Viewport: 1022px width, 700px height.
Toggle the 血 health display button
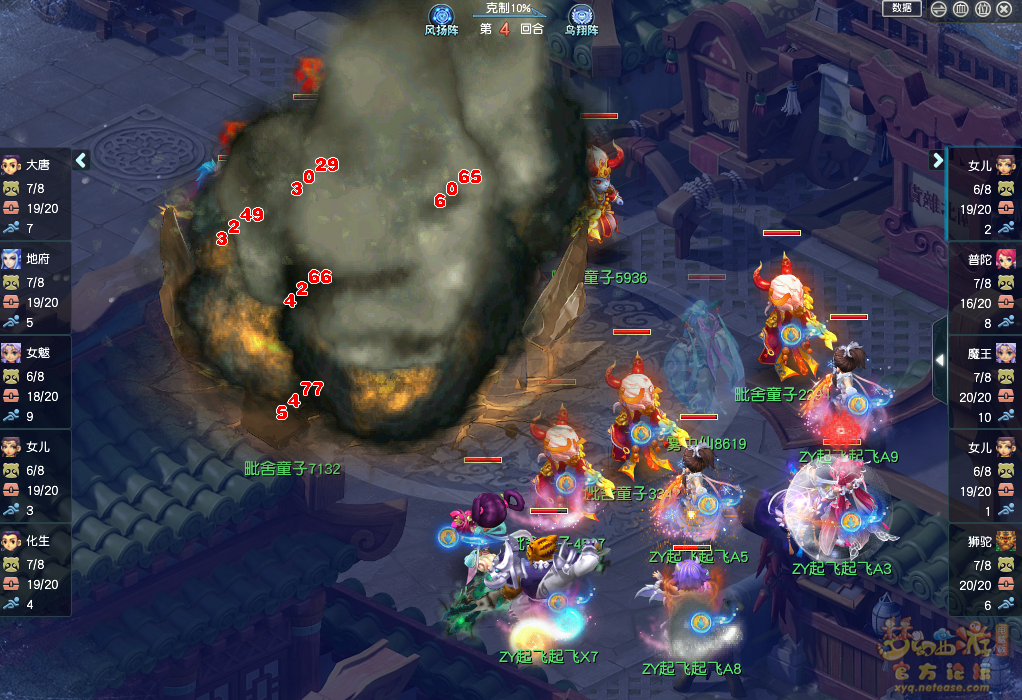[x=961, y=9]
